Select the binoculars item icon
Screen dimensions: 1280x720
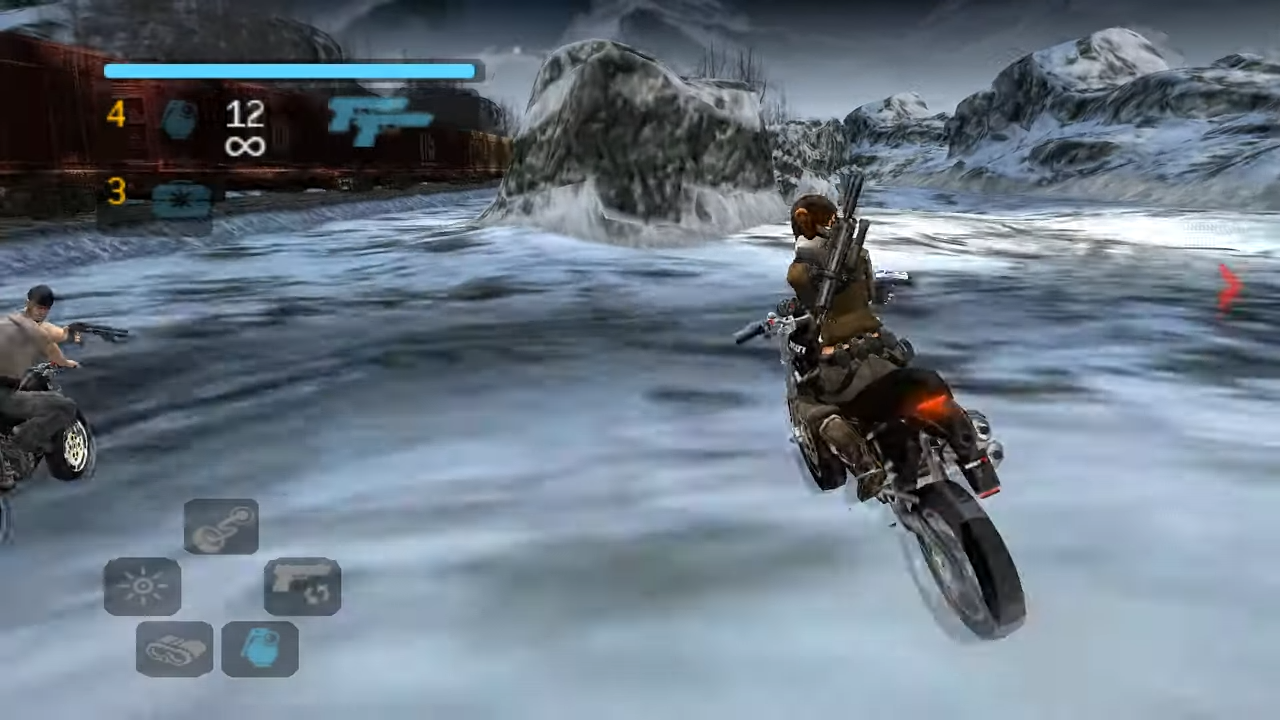point(174,648)
